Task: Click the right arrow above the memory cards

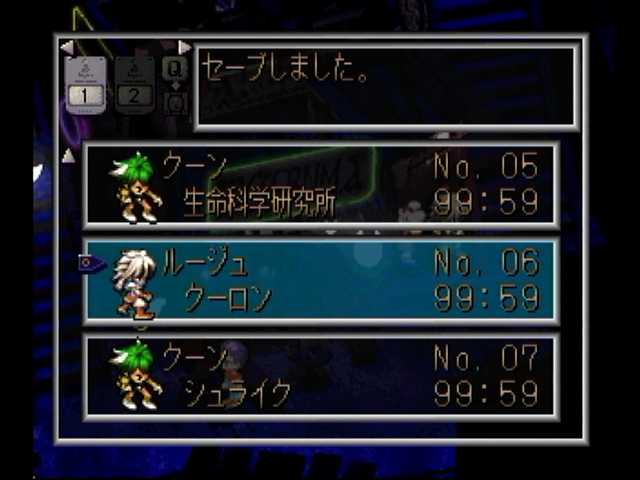Action: 184,47
